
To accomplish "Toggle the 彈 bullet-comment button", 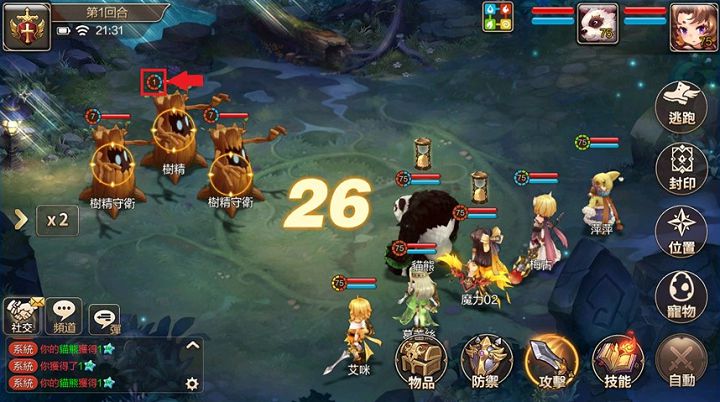I will point(104,318).
